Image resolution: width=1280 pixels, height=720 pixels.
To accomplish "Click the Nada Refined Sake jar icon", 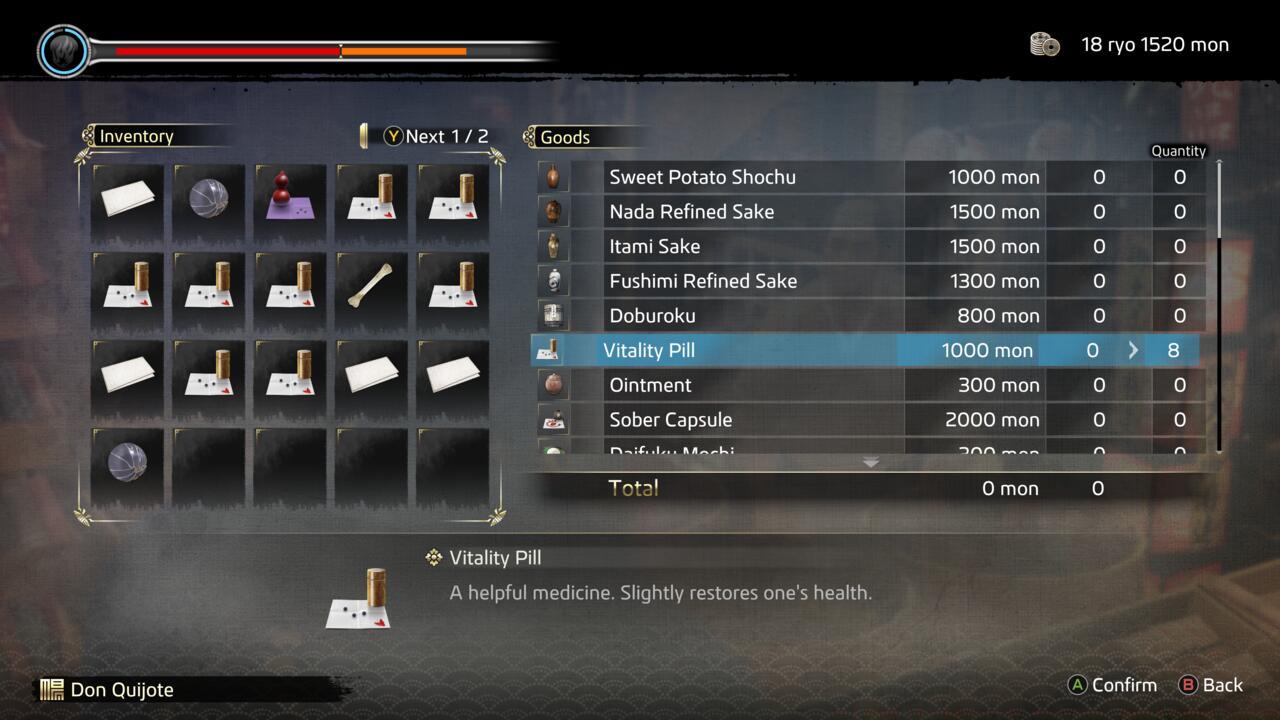I will click(x=553, y=211).
